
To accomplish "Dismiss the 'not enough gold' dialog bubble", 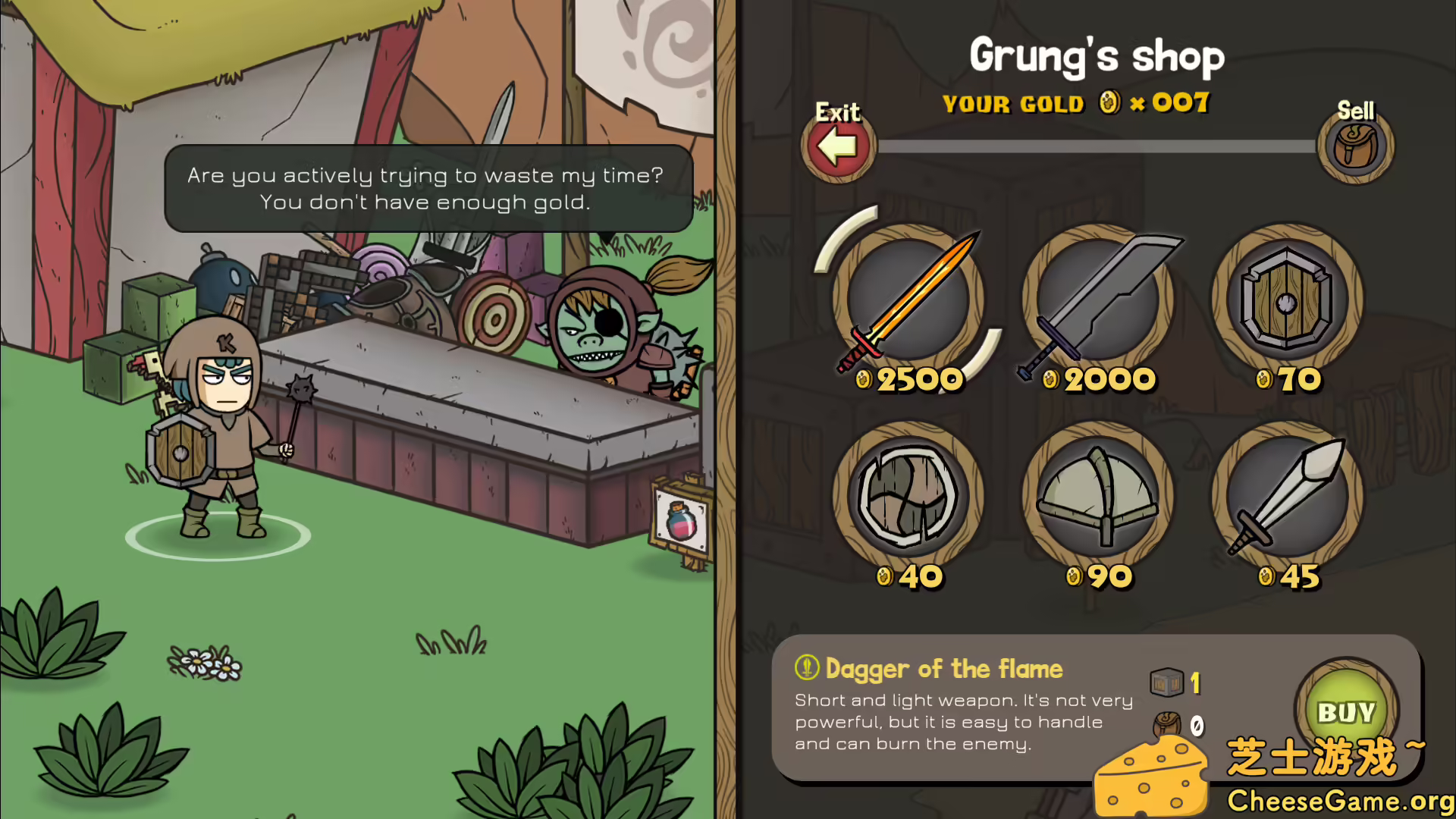I will [427, 189].
